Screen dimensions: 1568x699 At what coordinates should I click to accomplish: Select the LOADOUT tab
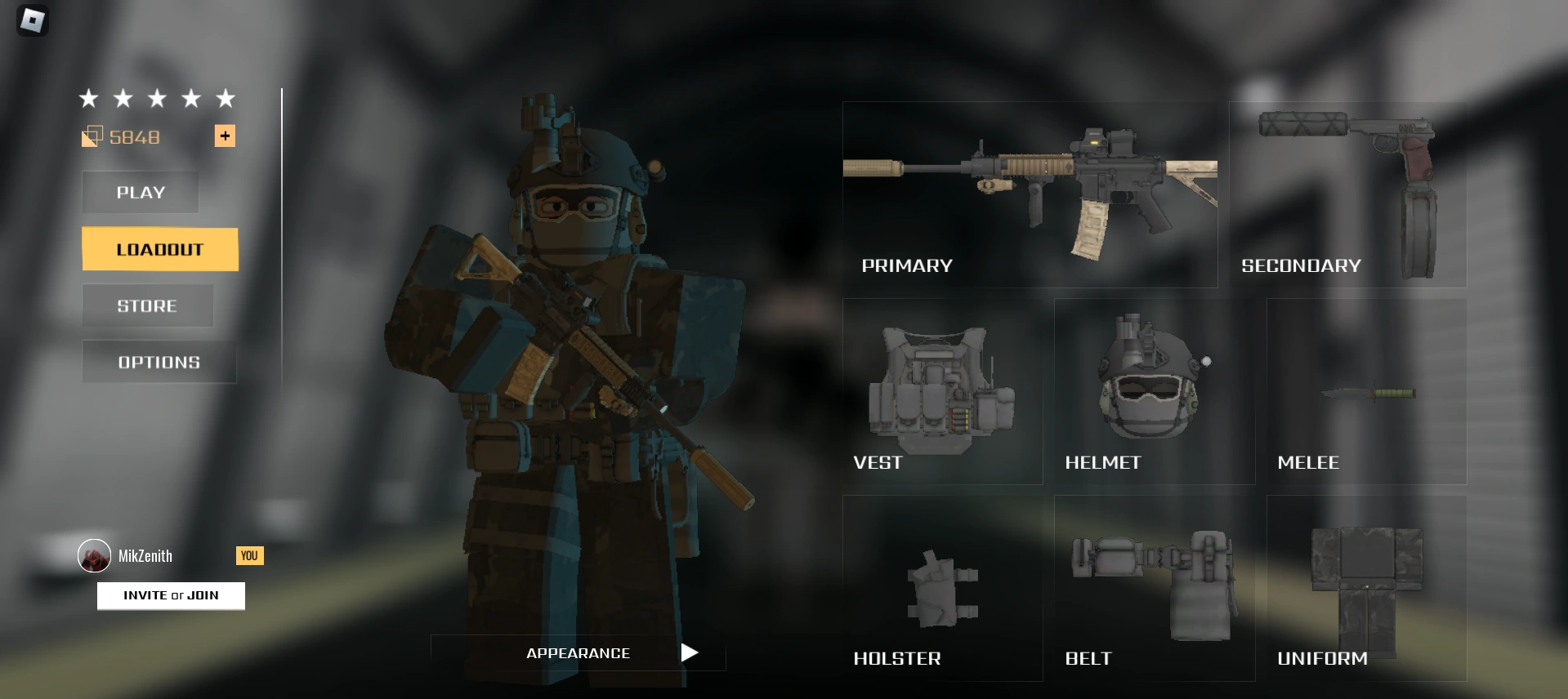[159, 249]
